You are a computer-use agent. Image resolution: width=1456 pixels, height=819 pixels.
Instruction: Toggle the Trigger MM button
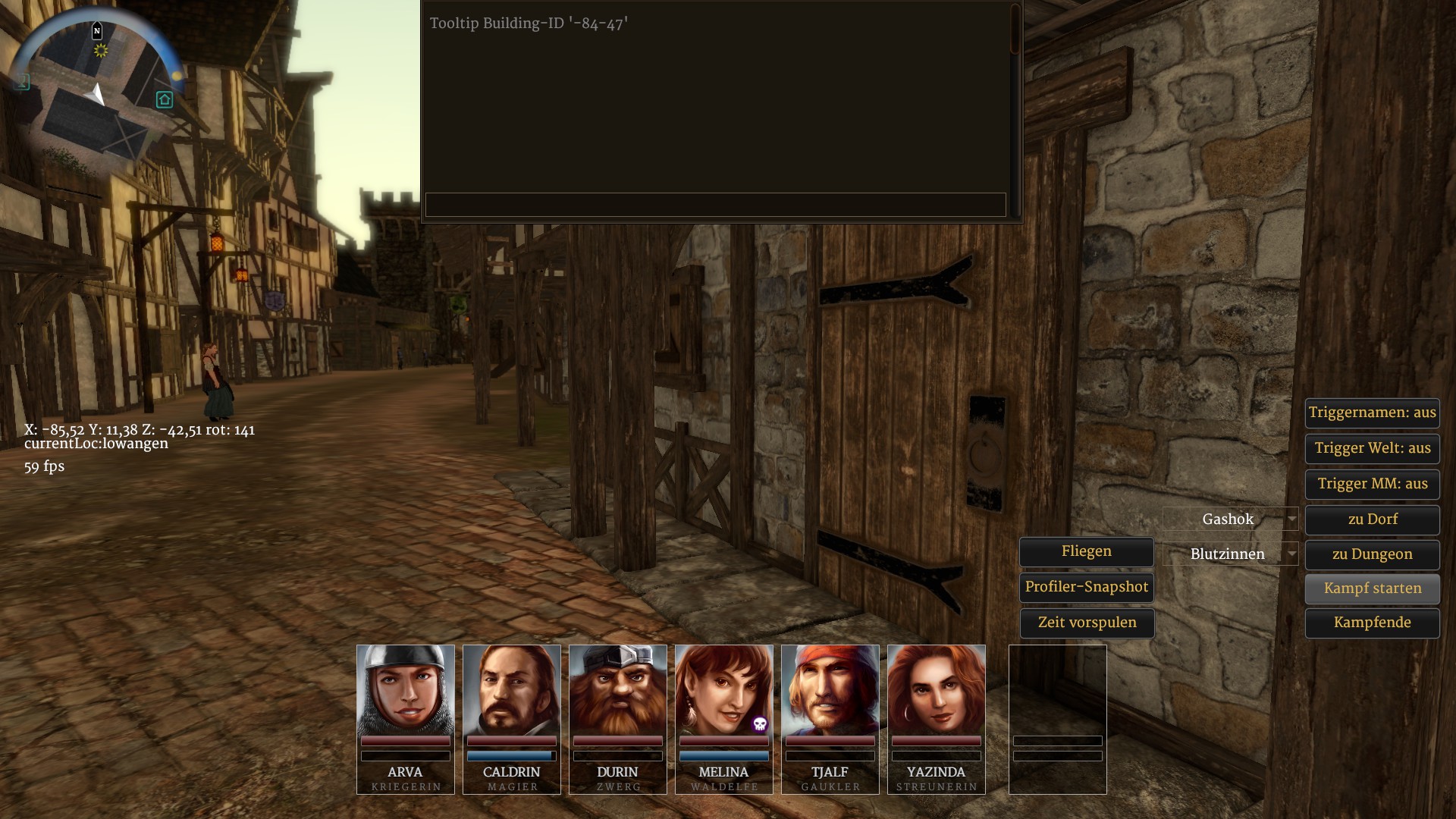coord(1372,484)
